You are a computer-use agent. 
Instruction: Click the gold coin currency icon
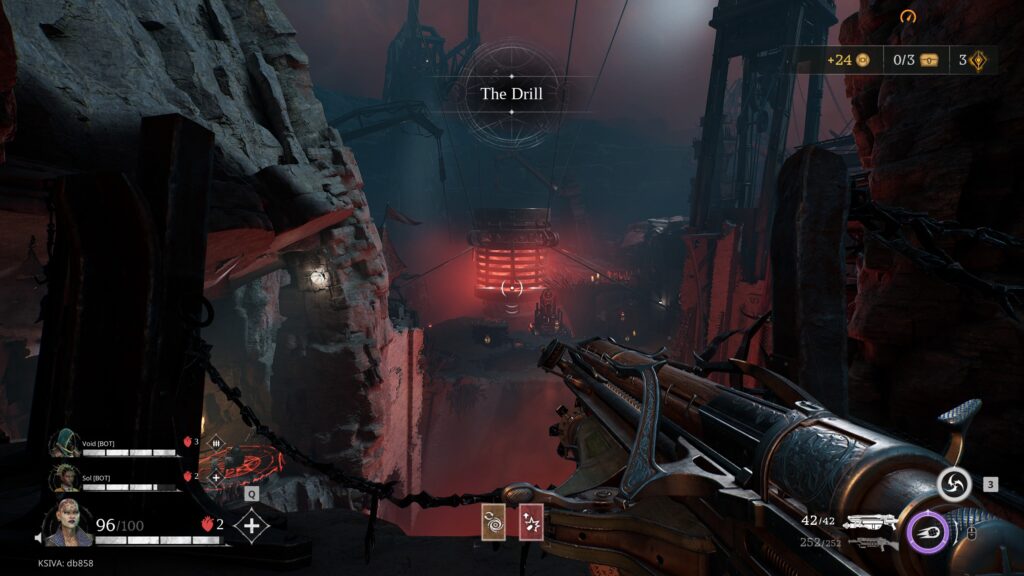coord(862,60)
